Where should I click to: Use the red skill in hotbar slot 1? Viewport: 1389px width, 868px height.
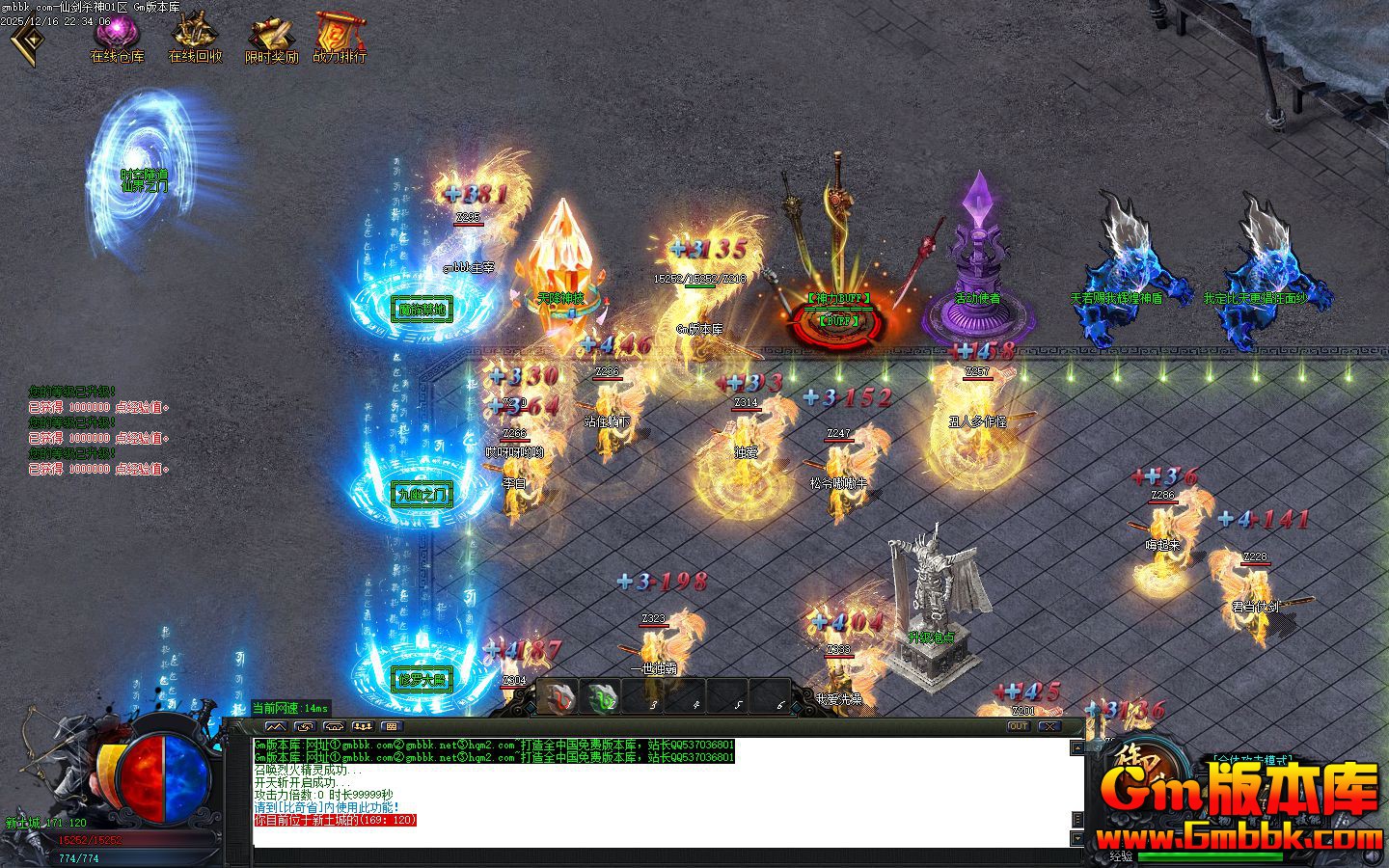pyautogui.click(x=558, y=698)
